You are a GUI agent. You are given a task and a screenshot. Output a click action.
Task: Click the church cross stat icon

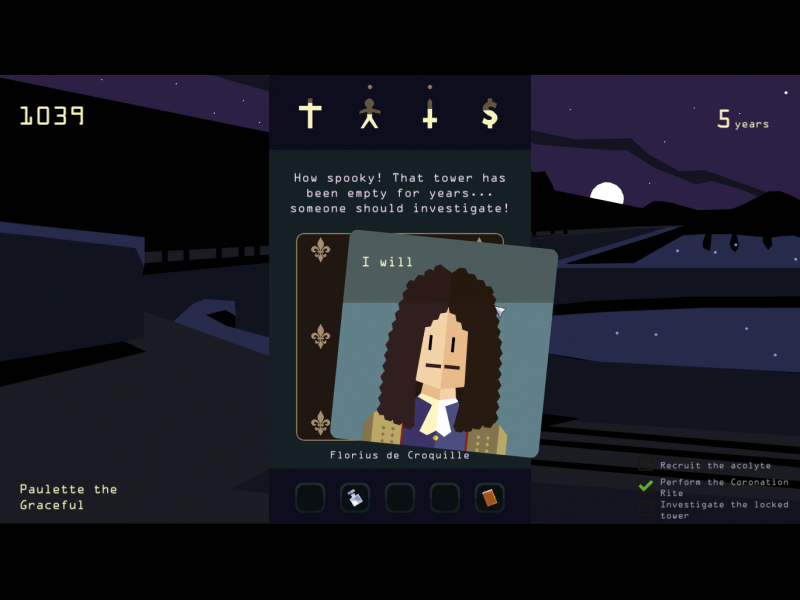point(310,114)
